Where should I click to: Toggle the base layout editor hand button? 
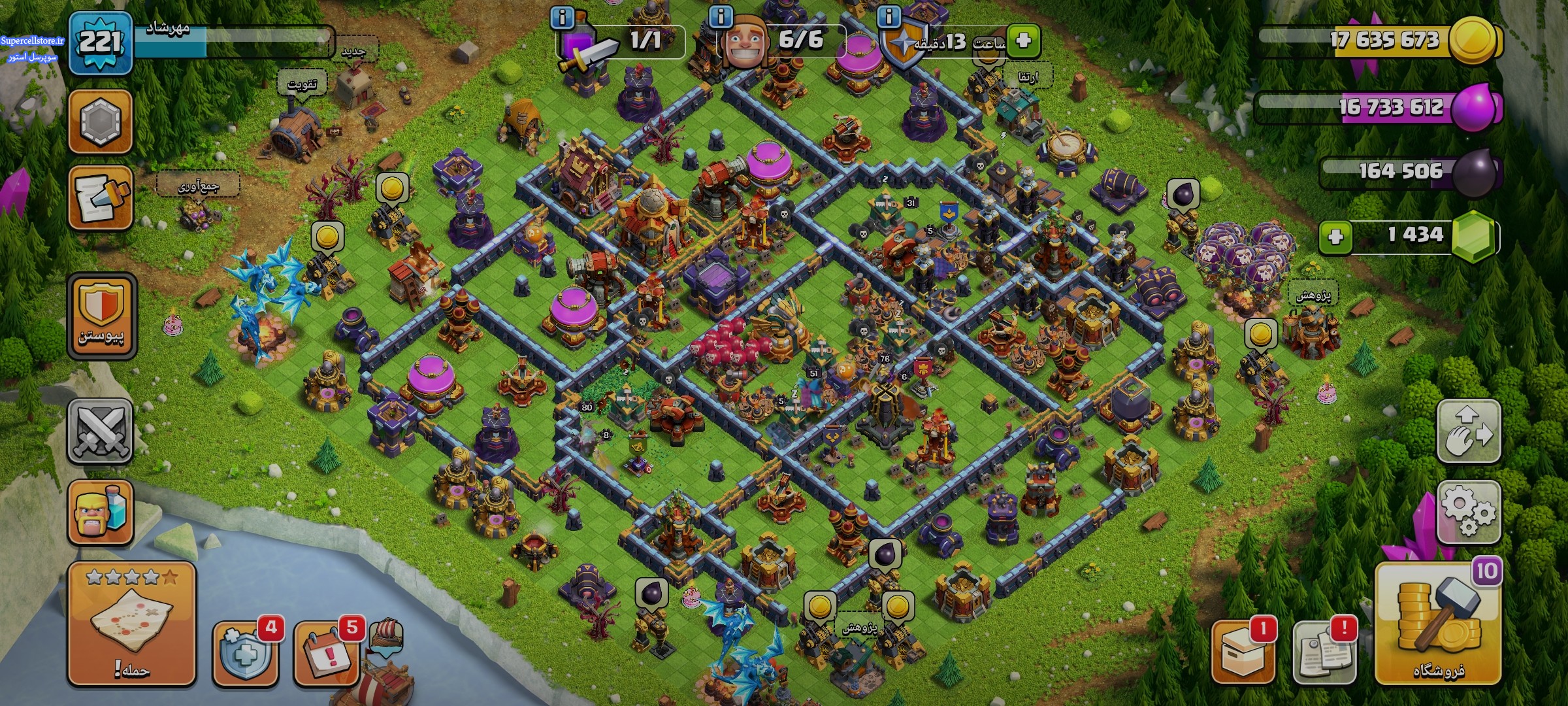pyautogui.click(x=1468, y=431)
